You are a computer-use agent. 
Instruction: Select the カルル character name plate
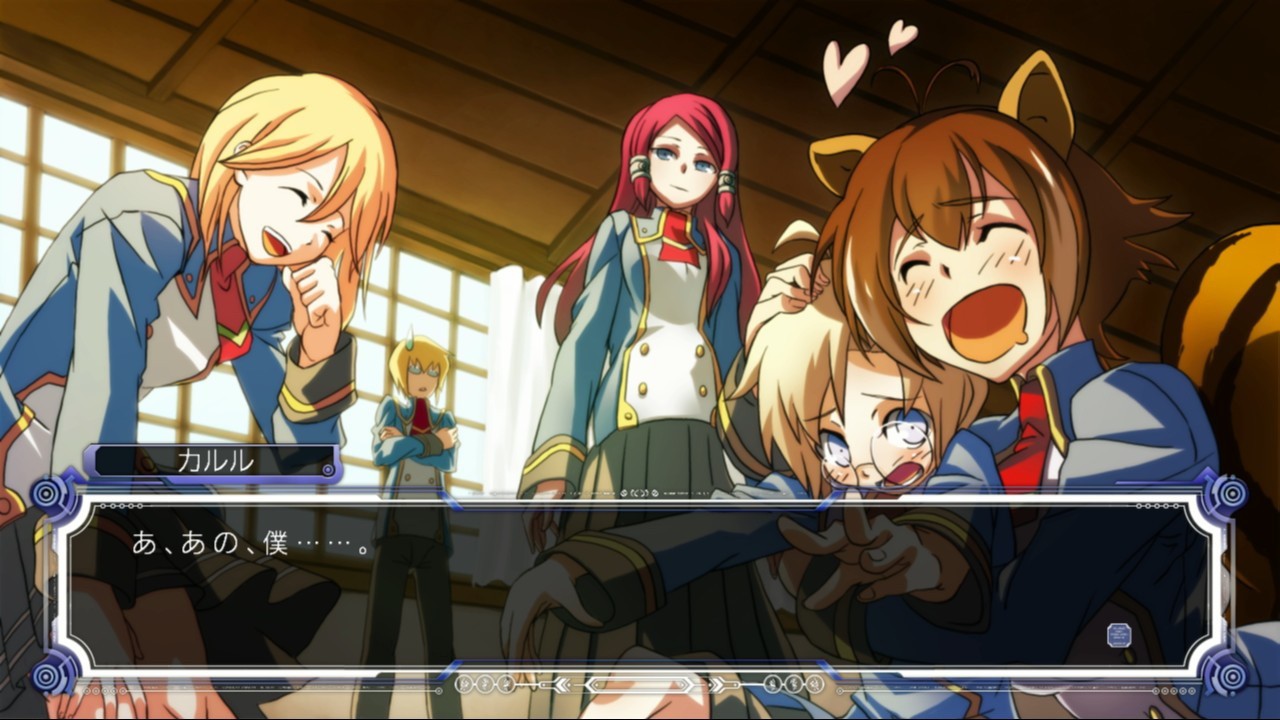(215, 461)
